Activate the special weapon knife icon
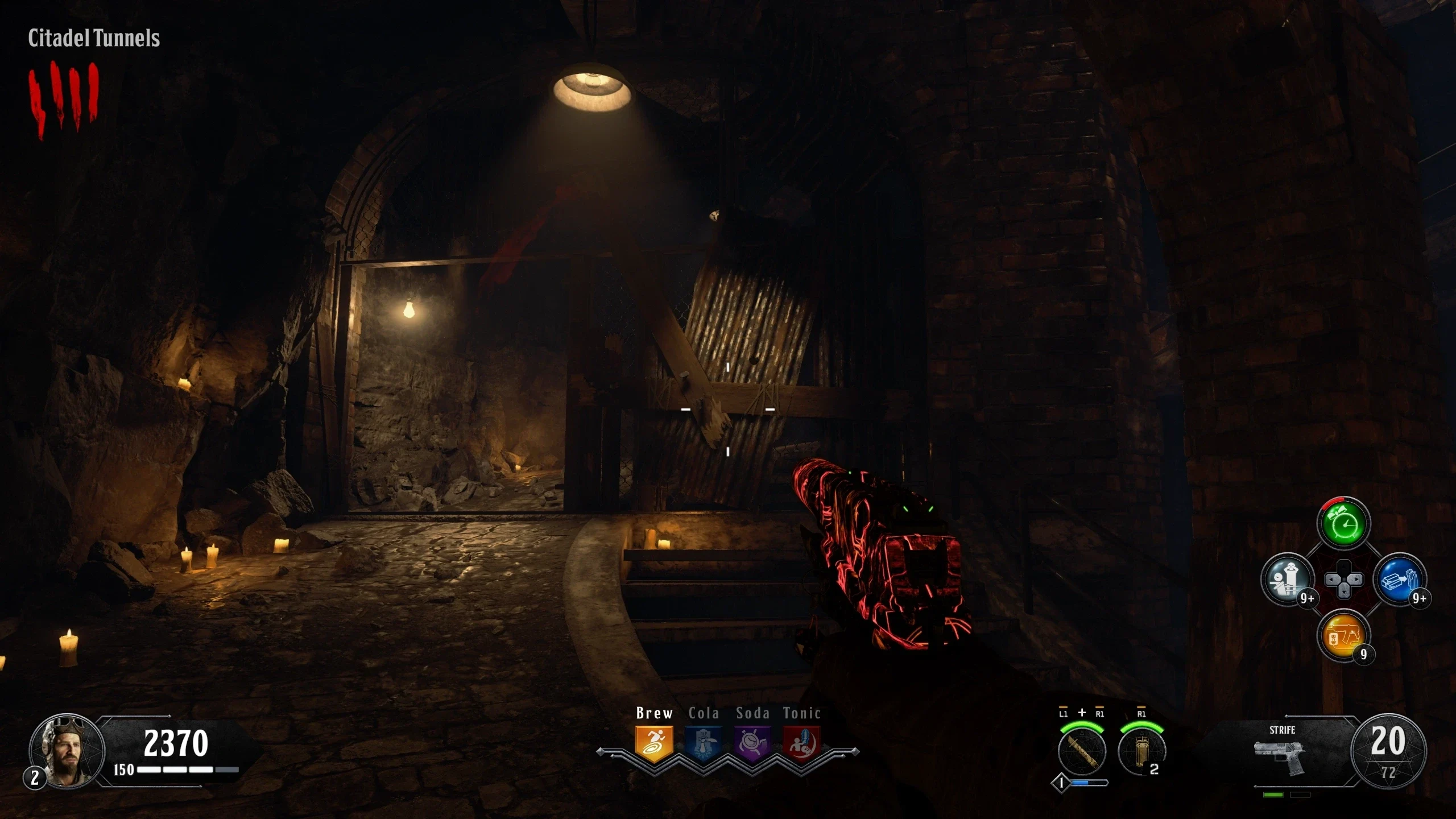This screenshot has width=1456, height=819. [x=1082, y=751]
